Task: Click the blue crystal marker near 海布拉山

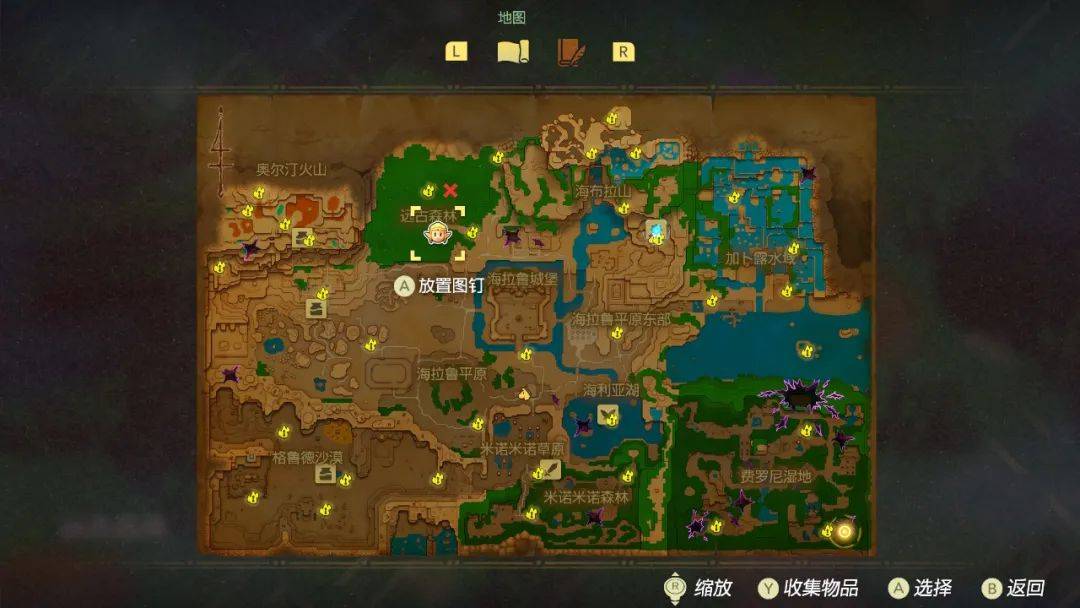Action: click(x=655, y=231)
